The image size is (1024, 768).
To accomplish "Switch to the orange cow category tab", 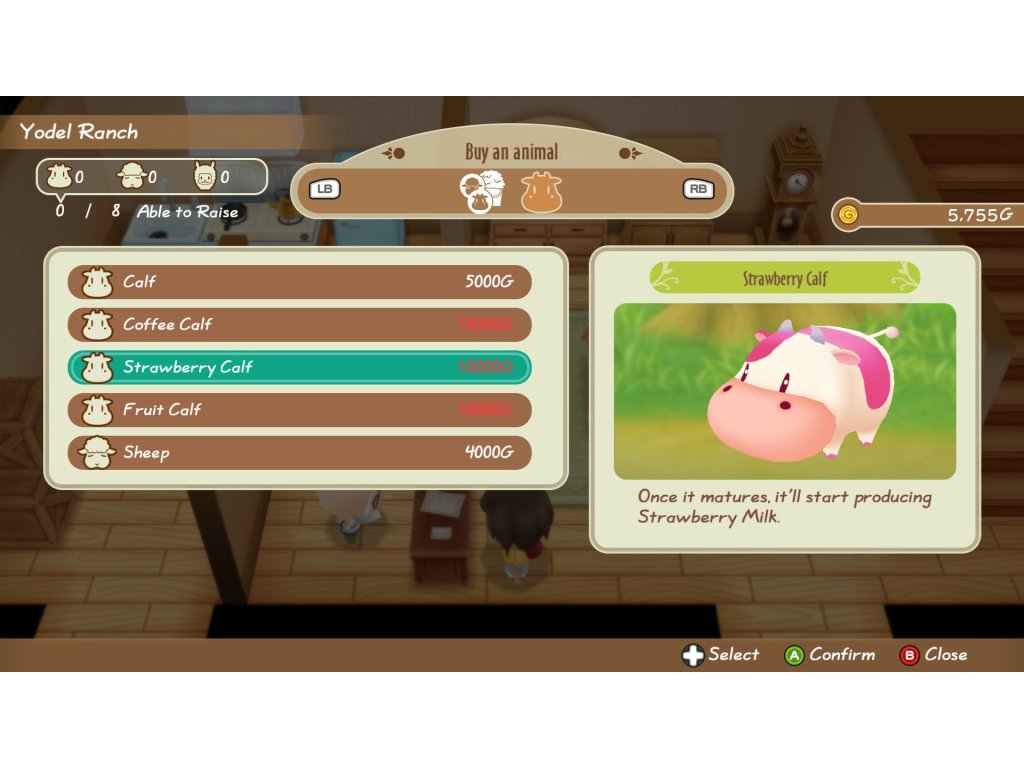I will (x=541, y=191).
